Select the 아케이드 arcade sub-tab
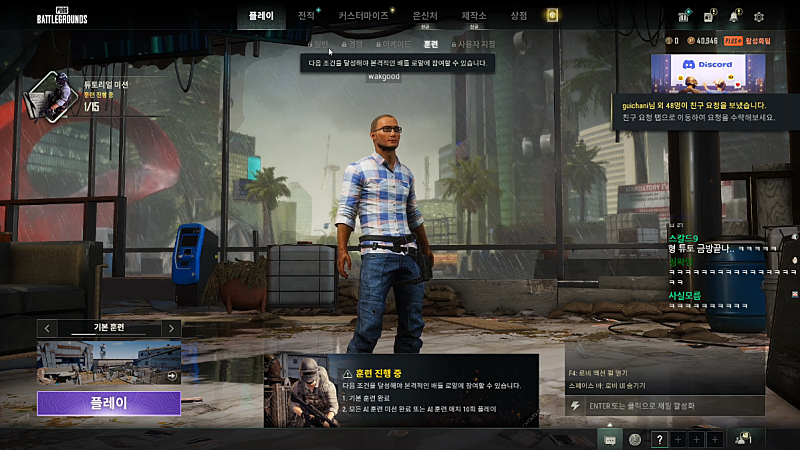This screenshot has width=800, height=450. tap(394, 44)
